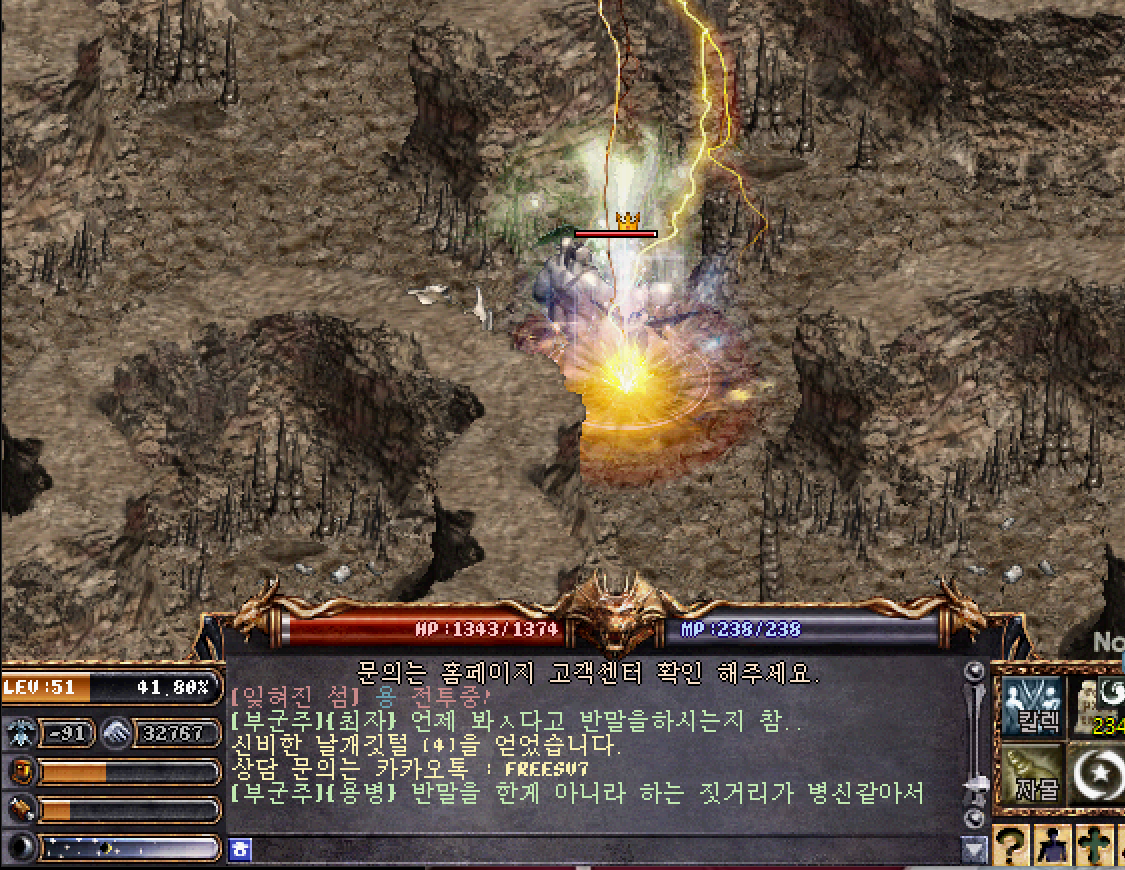The height and width of the screenshot is (870, 1125).
Task: Toggle the blue chat mode icon
Action: 240,850
